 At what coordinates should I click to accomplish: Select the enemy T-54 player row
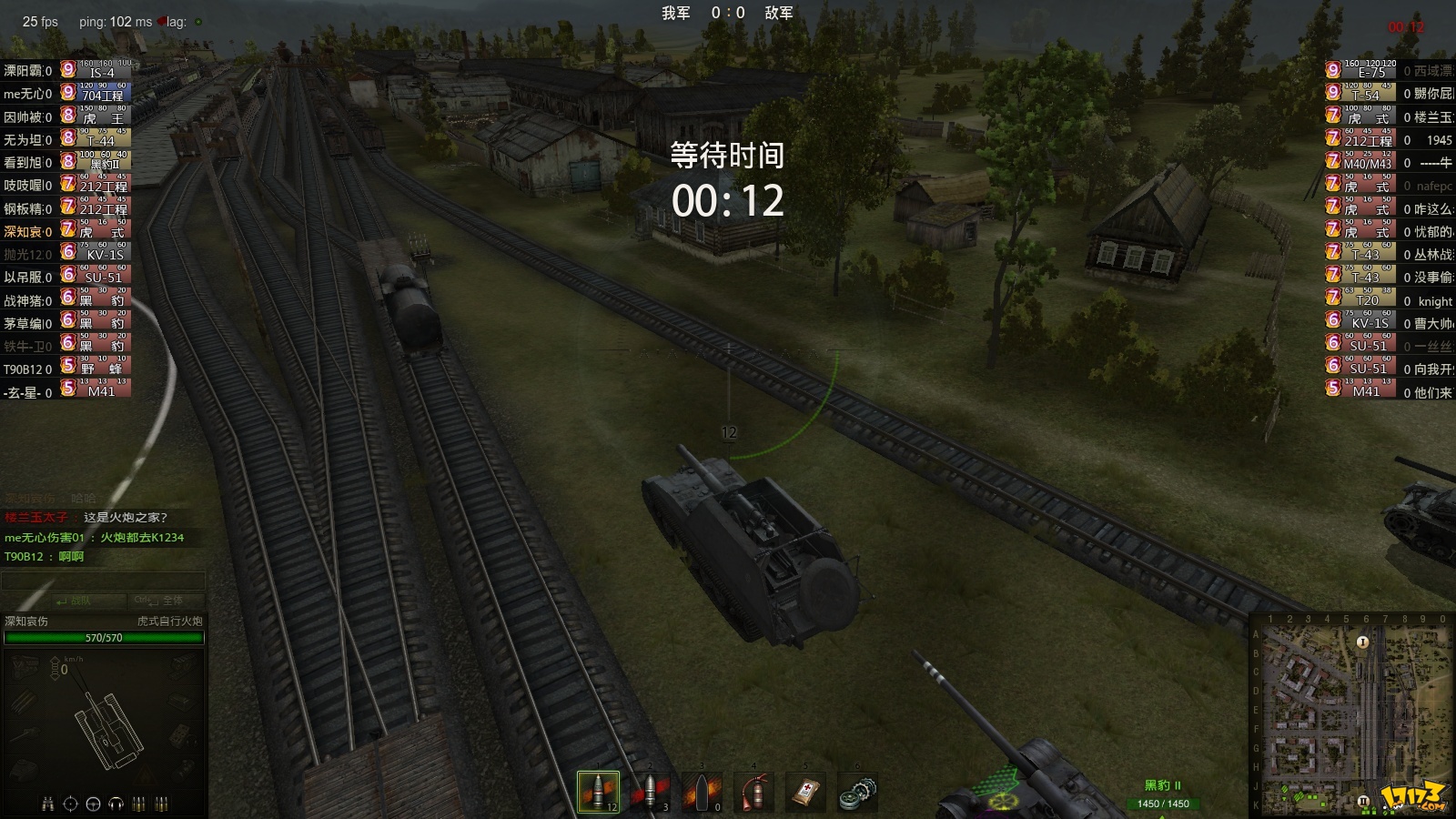(1389, 93)
